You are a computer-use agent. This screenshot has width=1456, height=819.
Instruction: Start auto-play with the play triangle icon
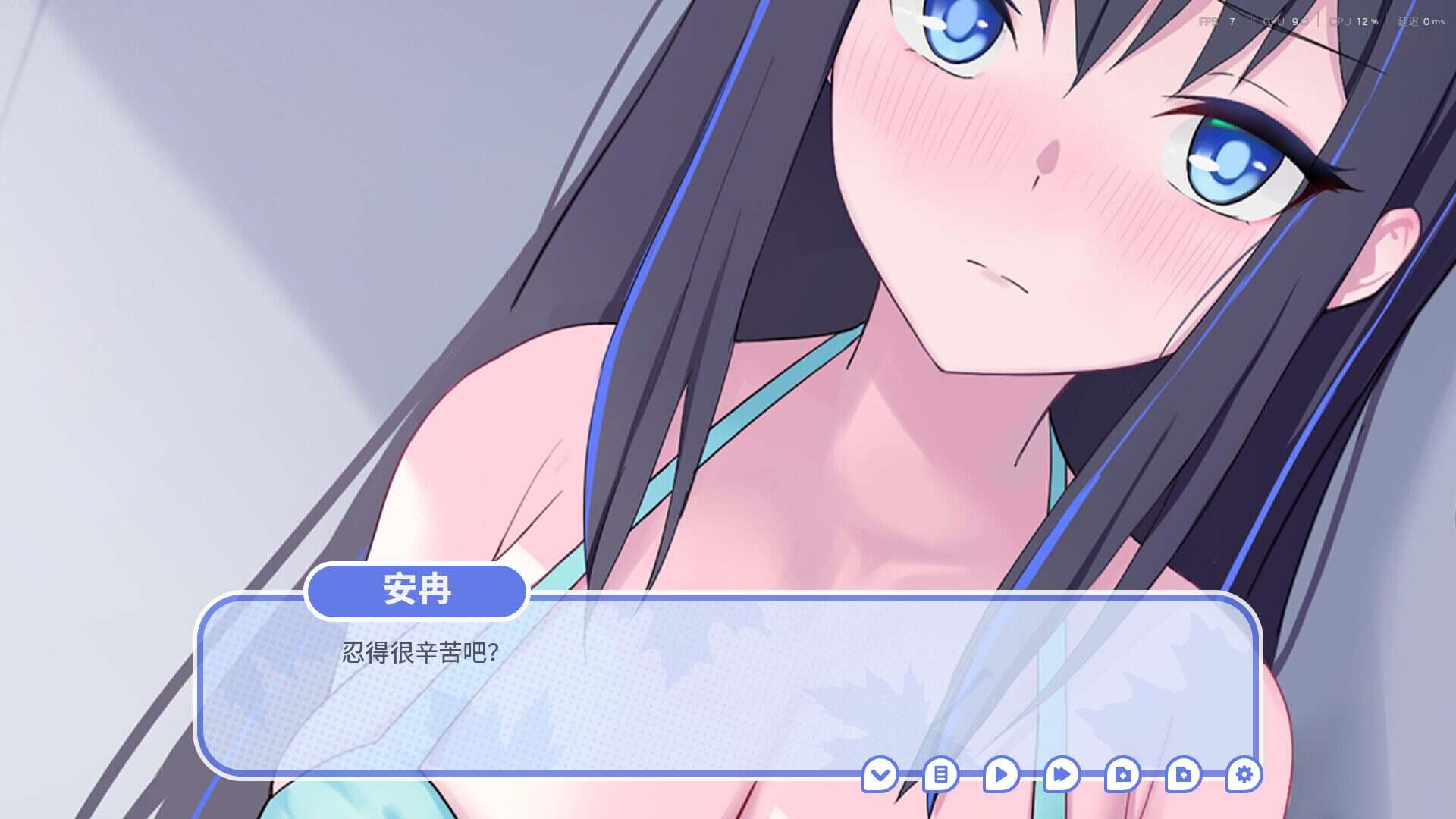[x=1001, y=776]
